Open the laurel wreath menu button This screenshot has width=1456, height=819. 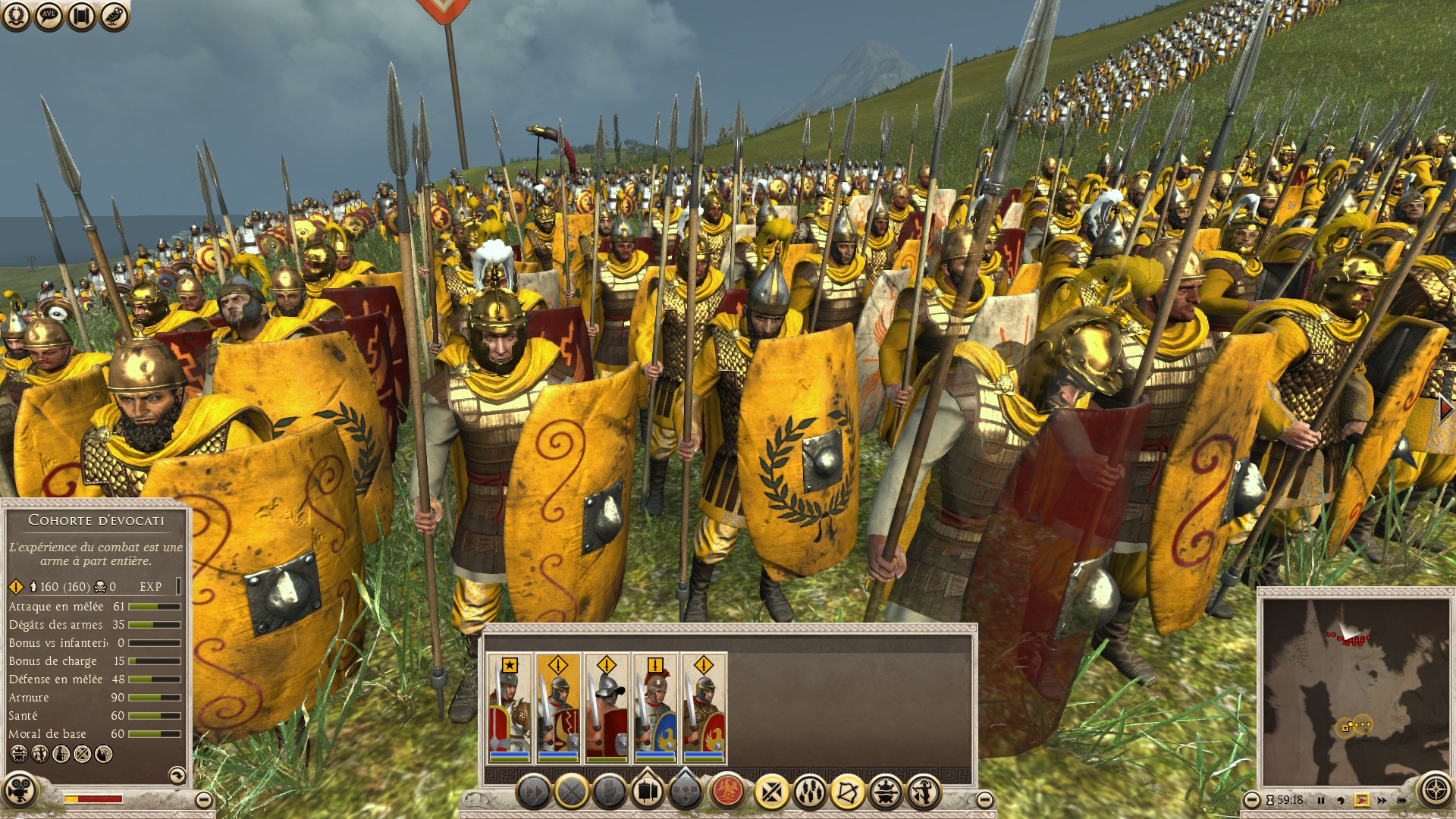click(x=16, y=16)
